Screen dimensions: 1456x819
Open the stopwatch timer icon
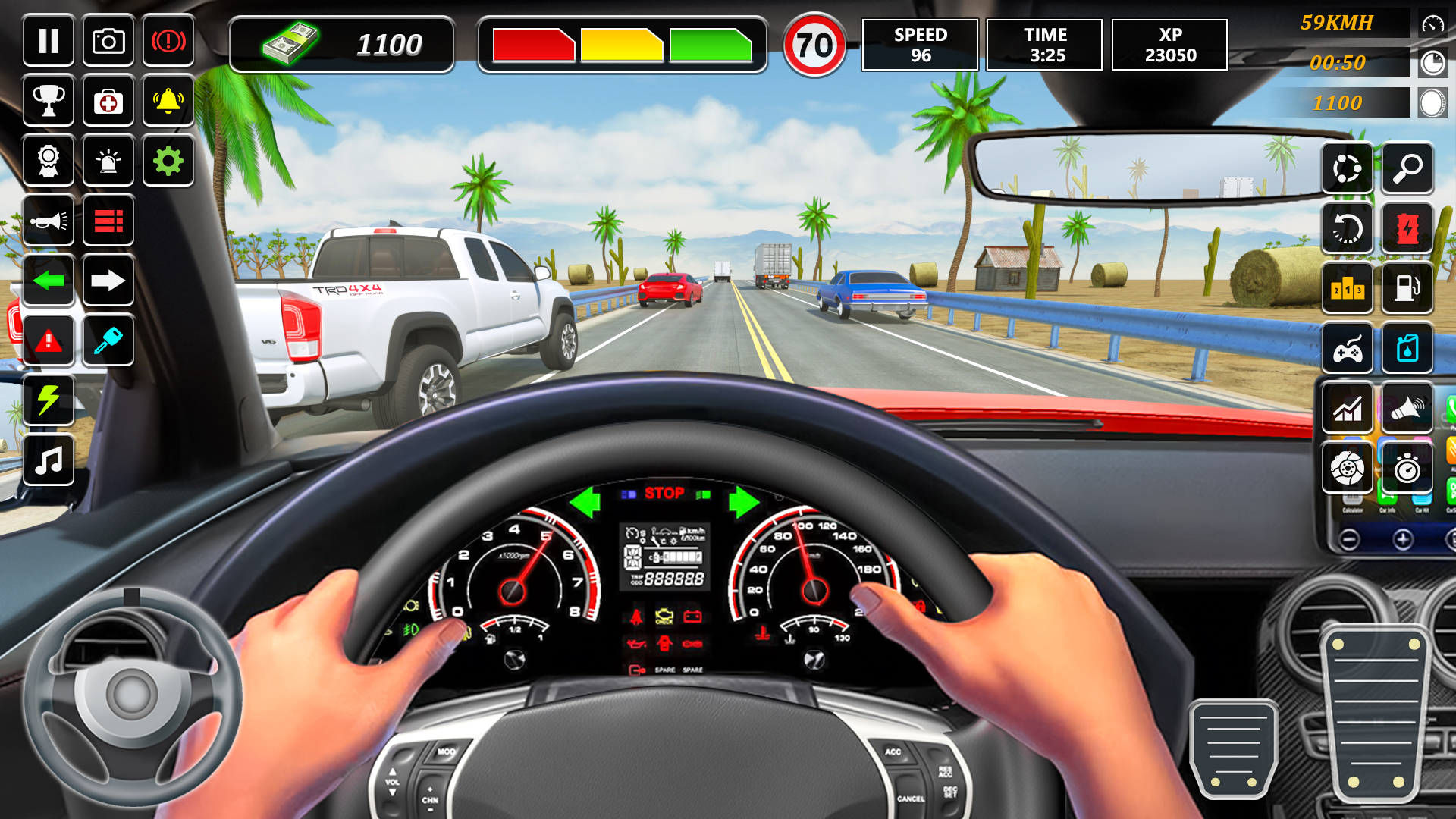point(1407,466)
